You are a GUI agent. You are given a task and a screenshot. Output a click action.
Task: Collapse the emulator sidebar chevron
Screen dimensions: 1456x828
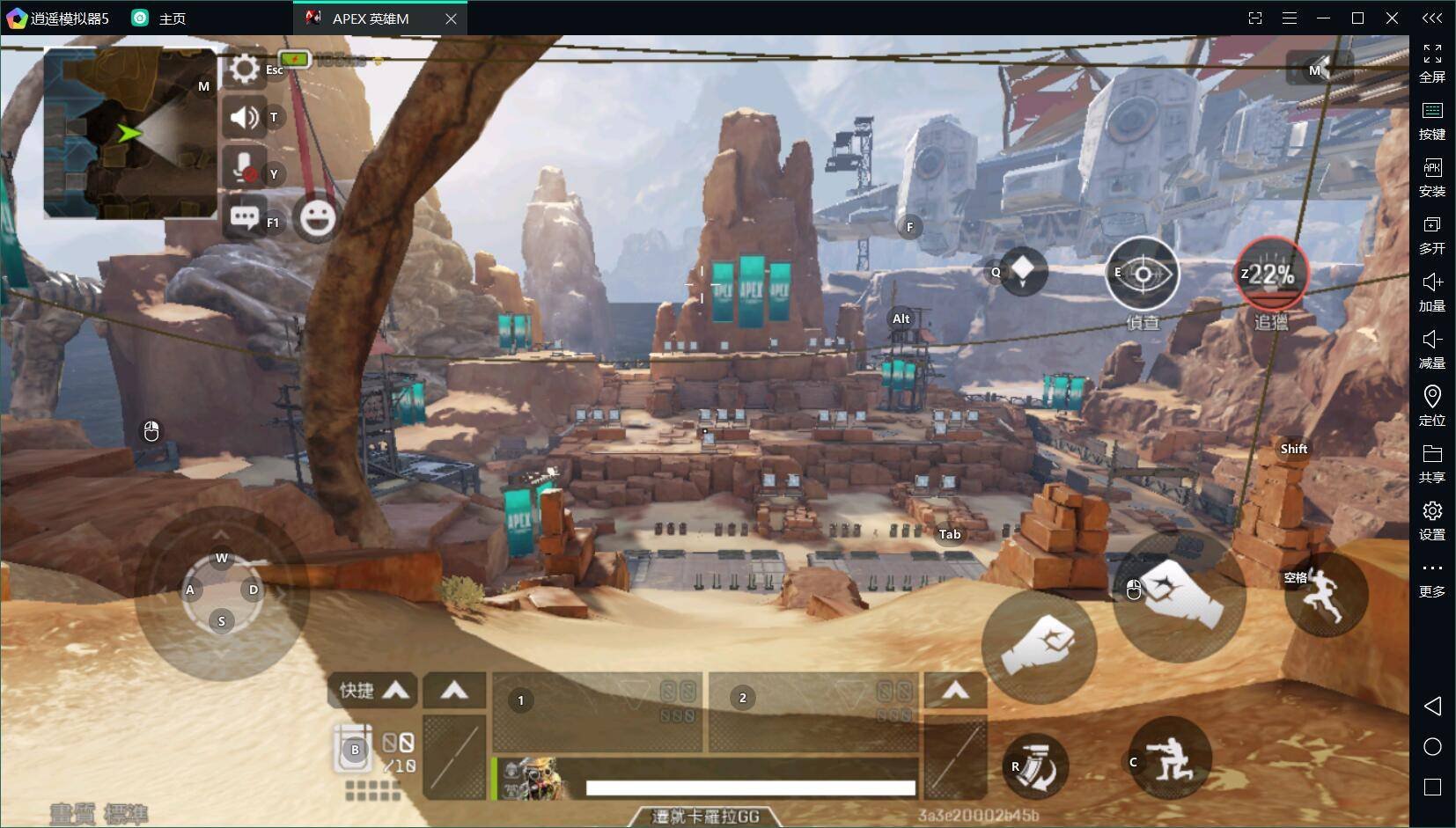pos(1433,16)
